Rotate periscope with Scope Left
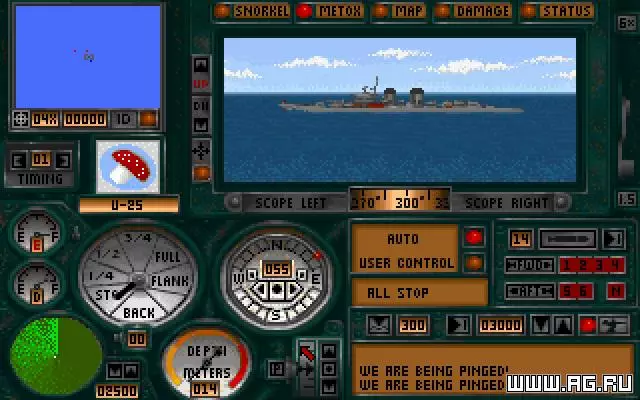The height and width of the screenshot is (400, 640). [x=290, y=202]
